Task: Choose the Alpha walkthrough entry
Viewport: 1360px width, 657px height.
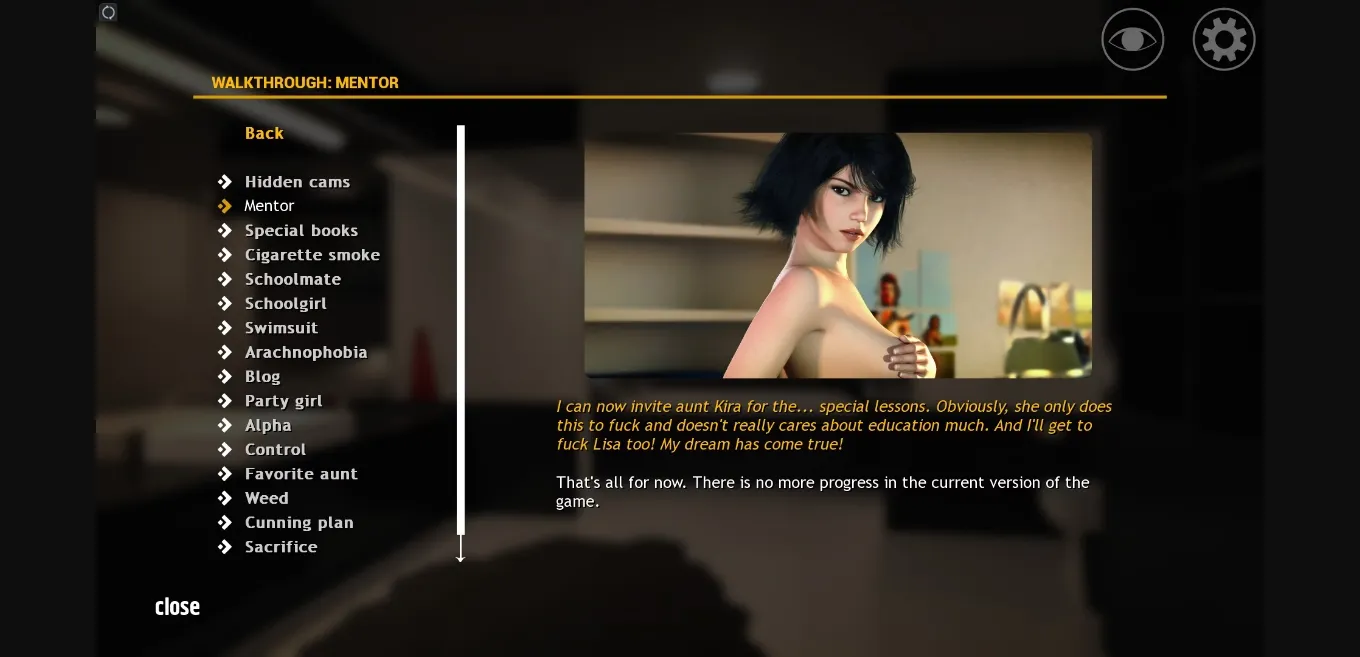Action: coord(268,425)
